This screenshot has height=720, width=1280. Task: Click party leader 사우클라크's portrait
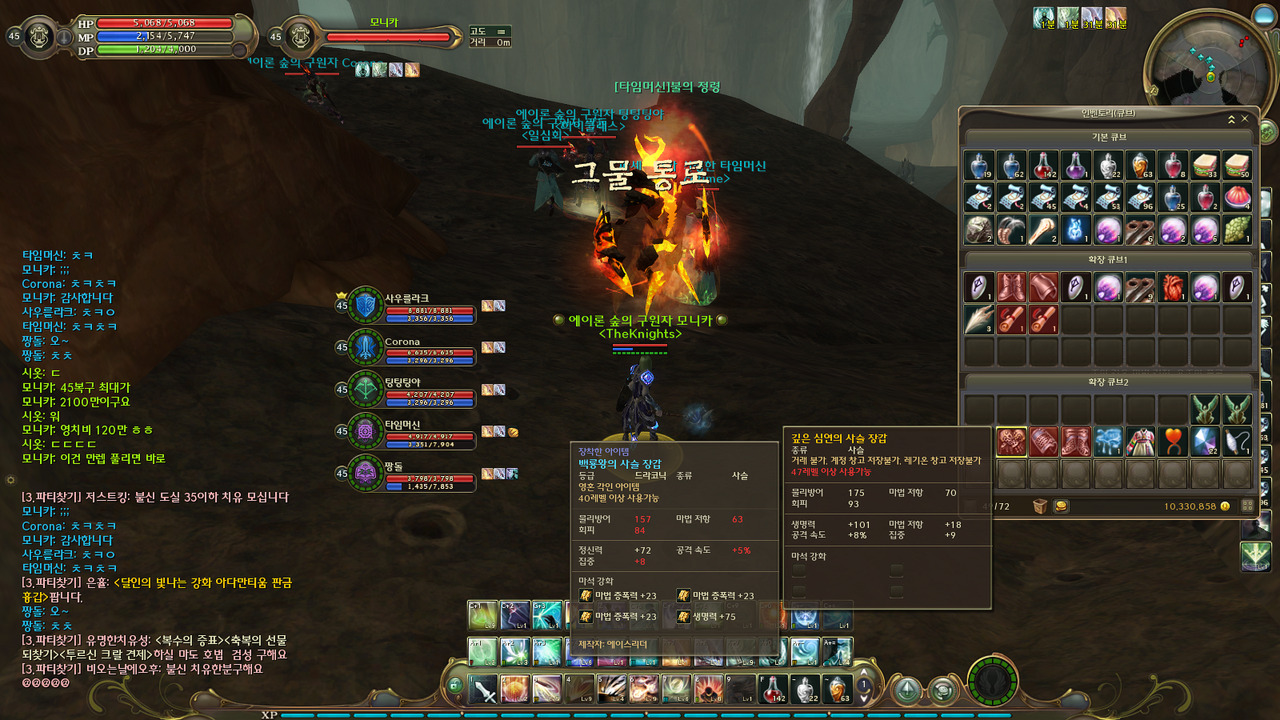click(364, 306)
